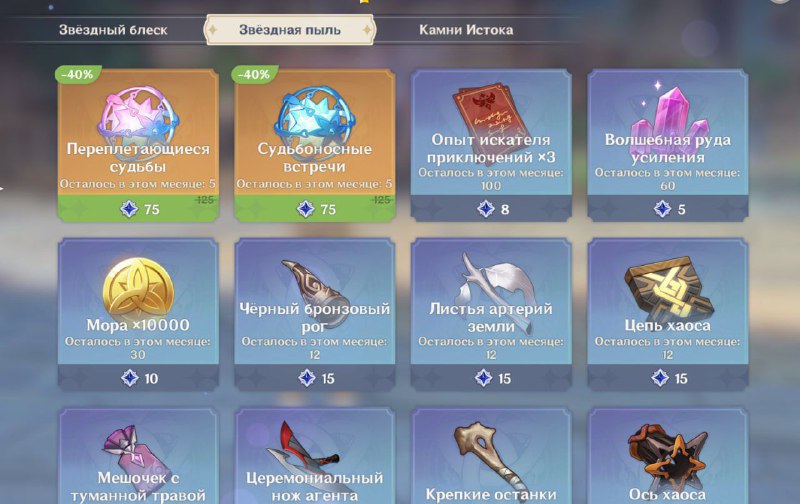800x504 pixels.
Task: Choose the Листья артерий земли card
Action: 491,313
